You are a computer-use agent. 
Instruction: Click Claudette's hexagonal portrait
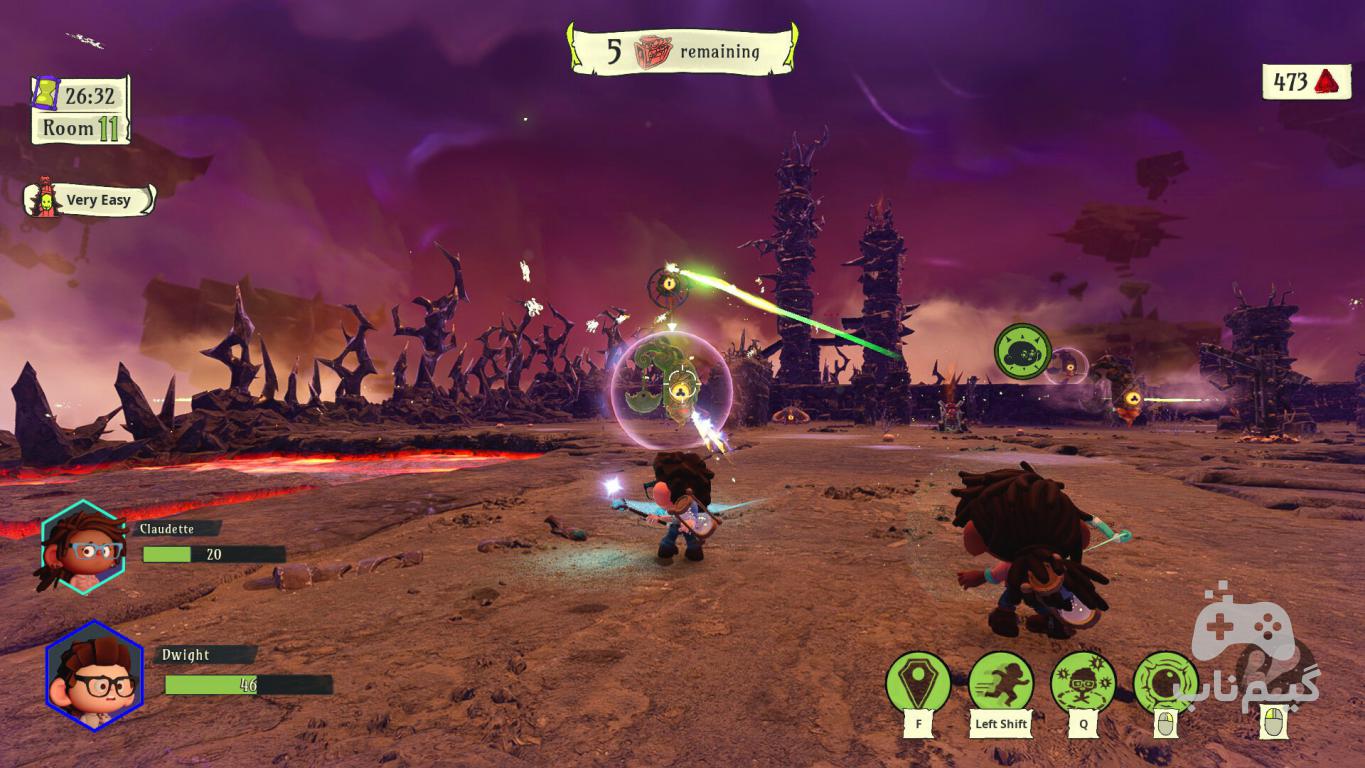(x=82, y=548)
